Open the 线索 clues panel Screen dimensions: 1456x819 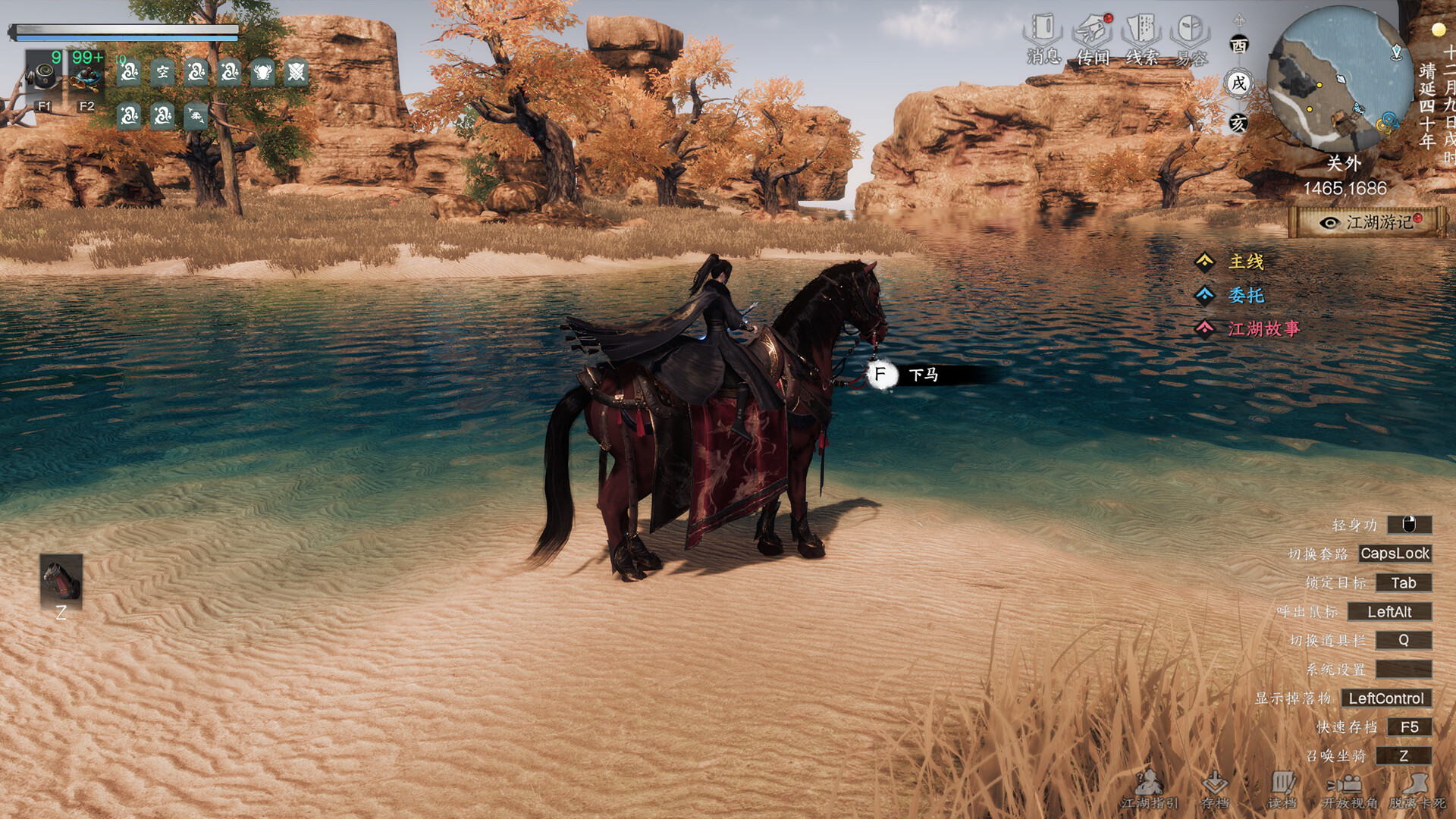tap(1141, 39)
